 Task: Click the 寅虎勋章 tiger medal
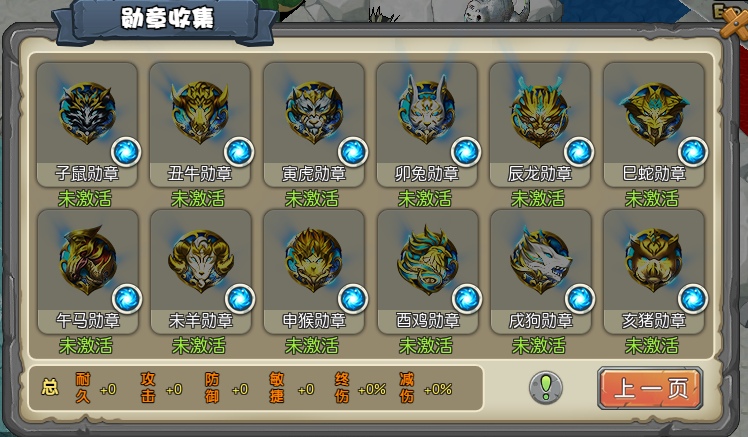click(x=313, y=113)
